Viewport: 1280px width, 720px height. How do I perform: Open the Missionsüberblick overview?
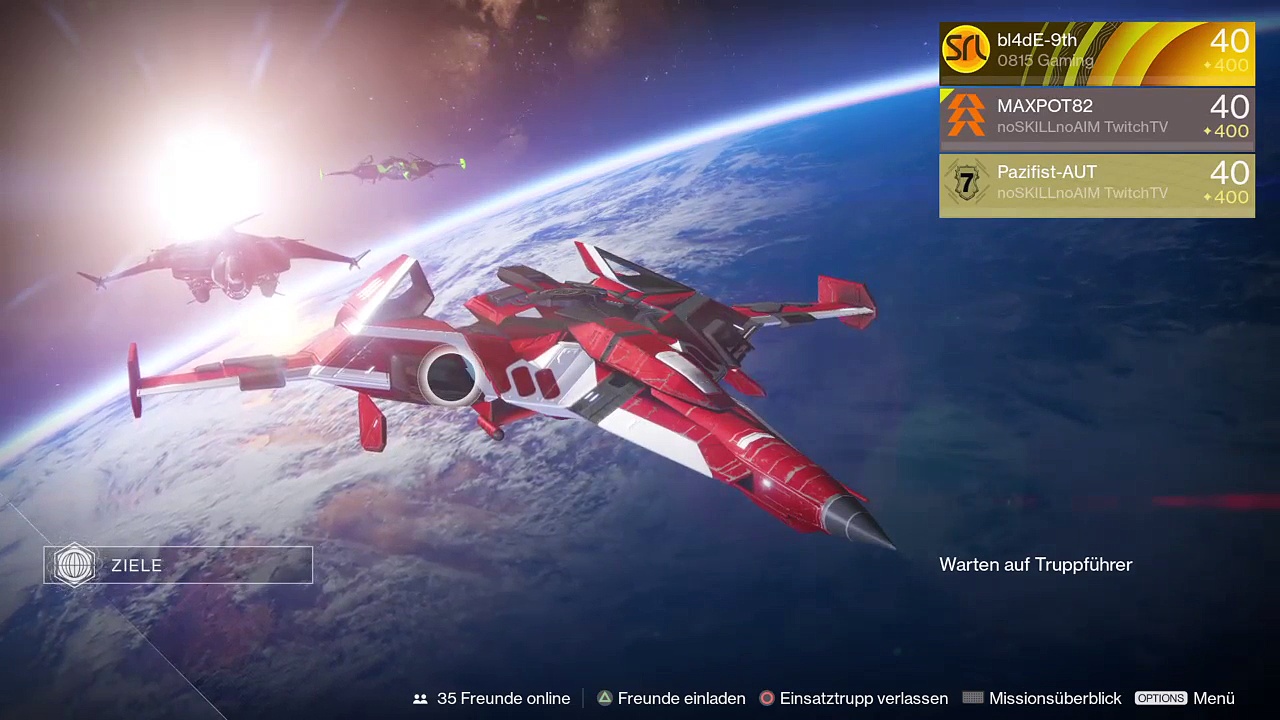(x=1042, y=698)
